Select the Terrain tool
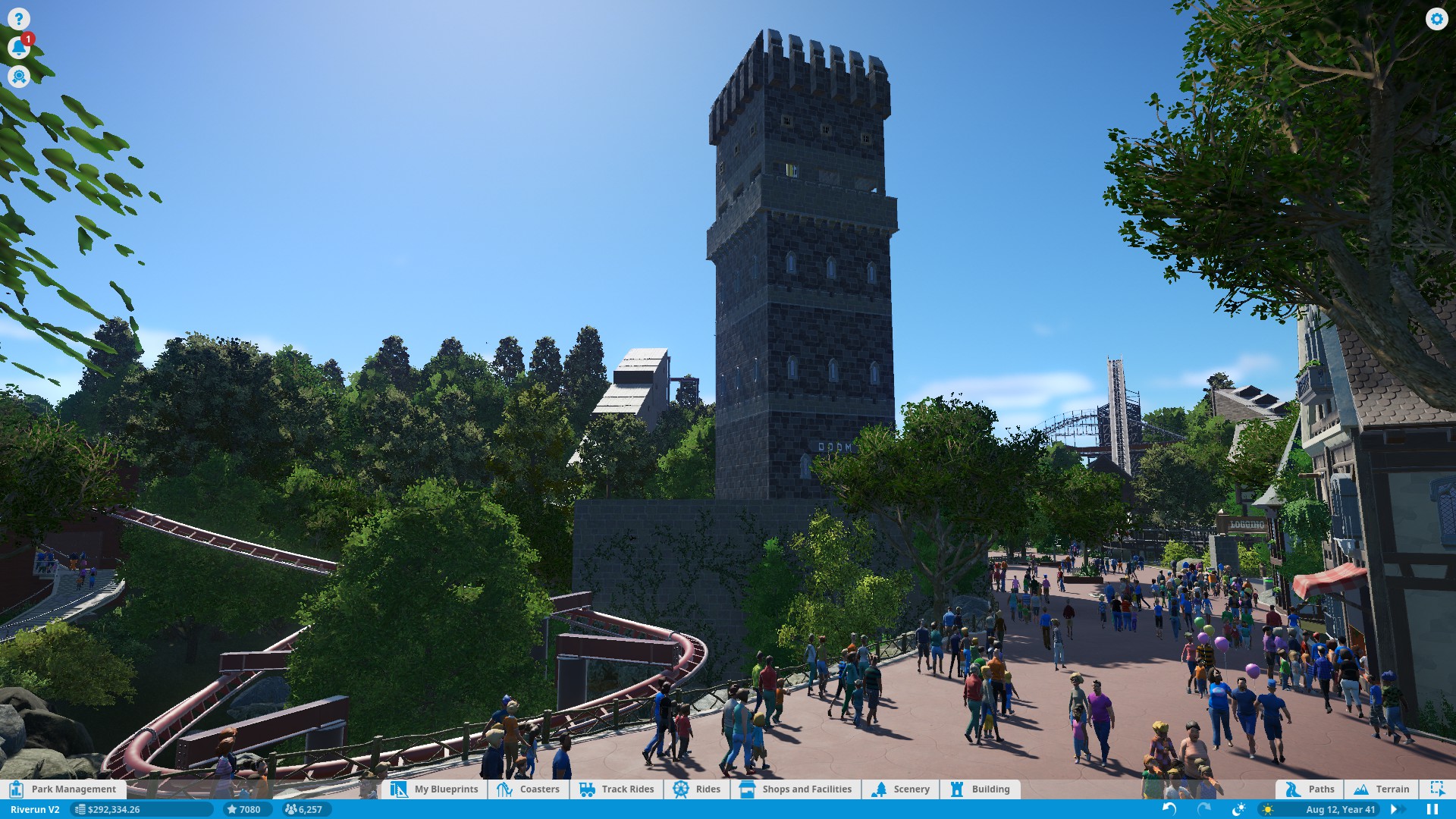Viewport: 1456px width, 819px height. click(x=1382, y=789)
